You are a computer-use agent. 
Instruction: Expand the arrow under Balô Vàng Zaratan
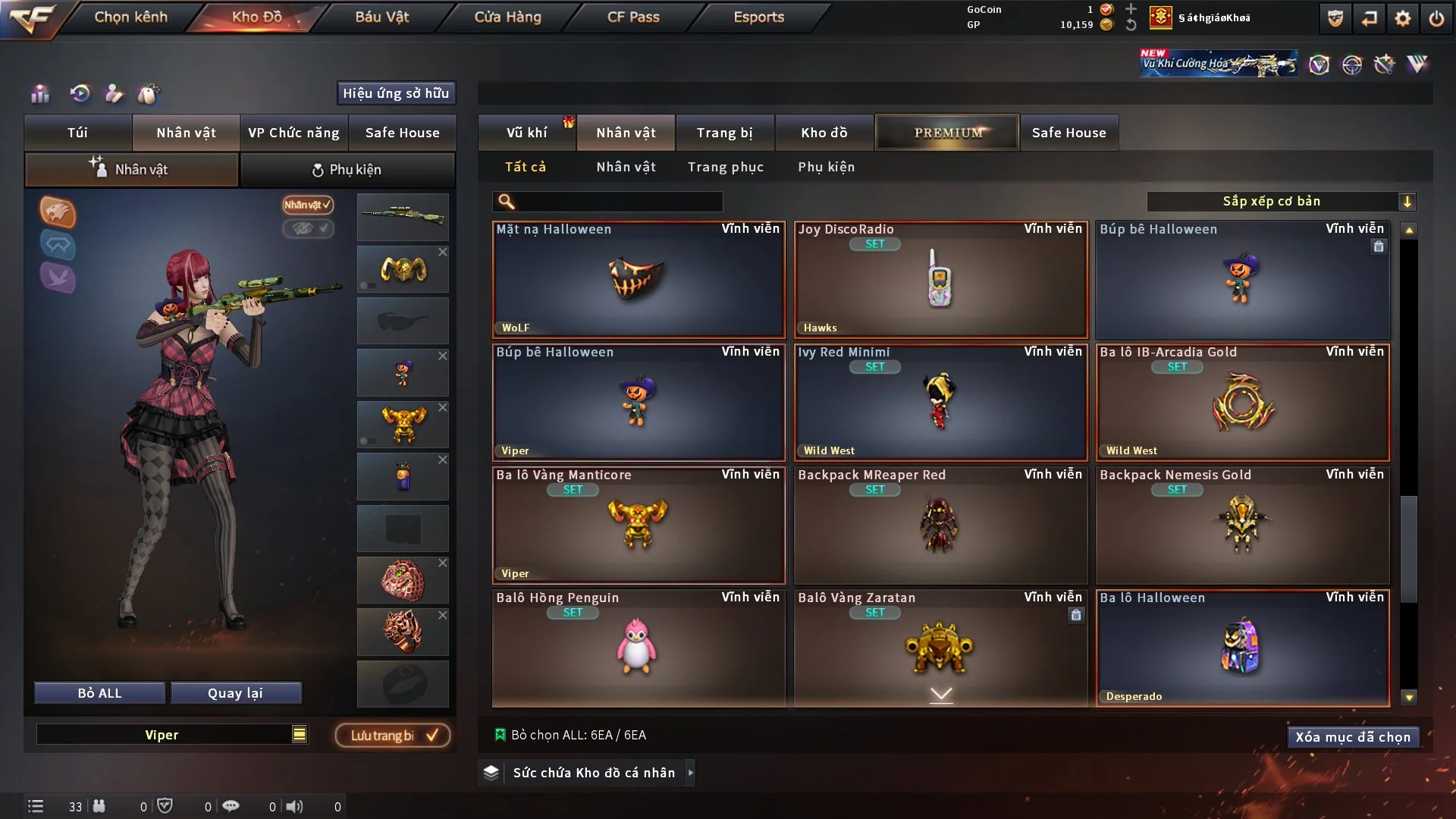[x=940, y=695]
